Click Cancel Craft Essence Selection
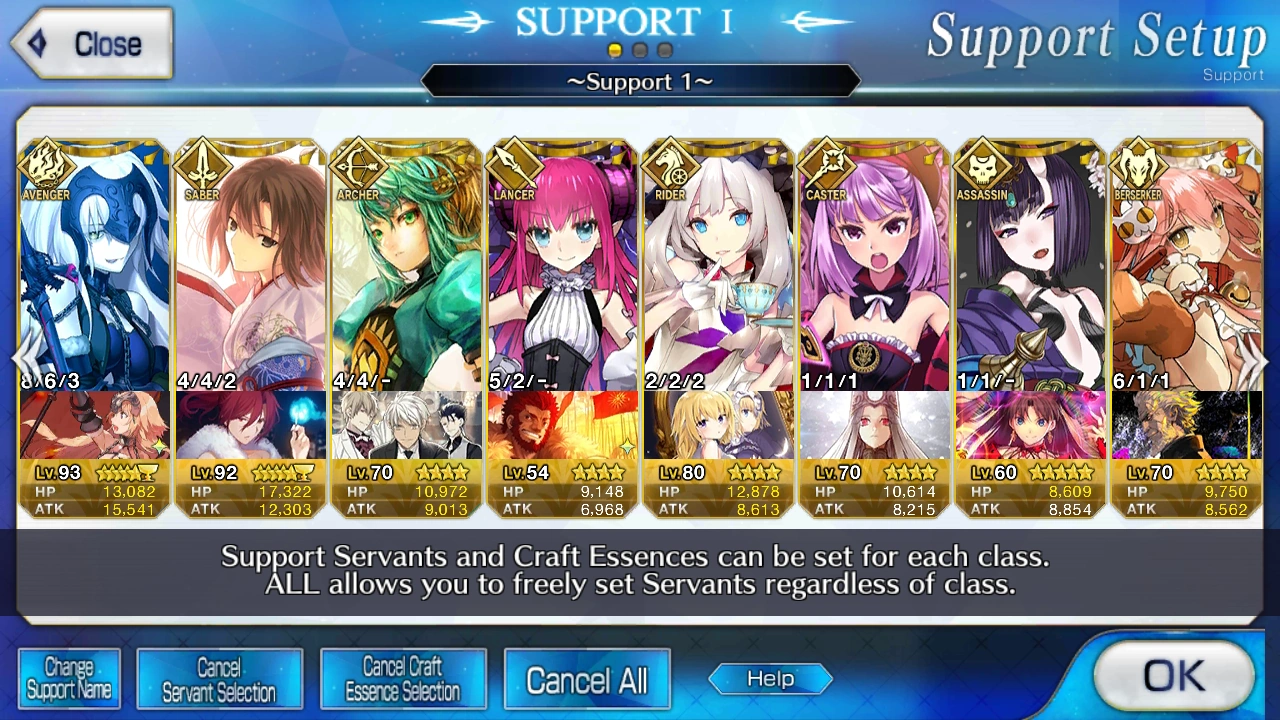 coord(403,678)
